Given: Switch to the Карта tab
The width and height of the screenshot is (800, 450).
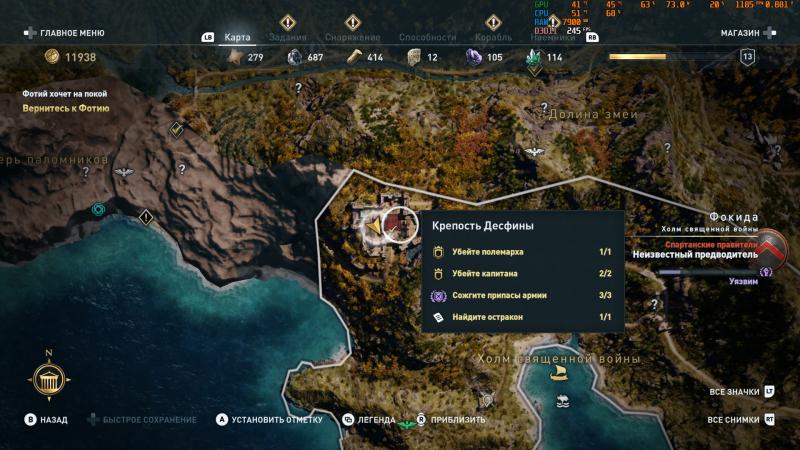Looking at the screenshot, I should pos(237,37).
